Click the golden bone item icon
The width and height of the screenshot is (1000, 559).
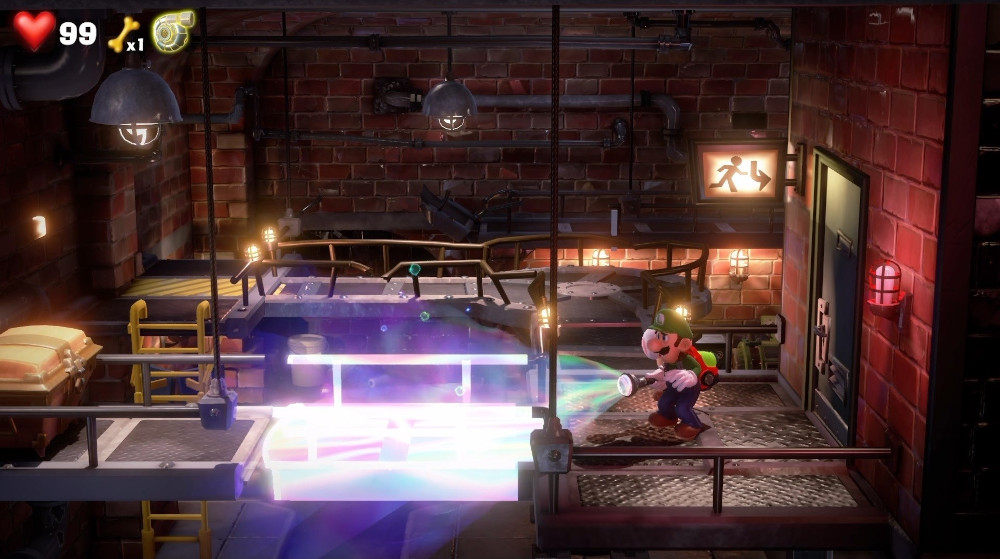(x=120, y=33)
